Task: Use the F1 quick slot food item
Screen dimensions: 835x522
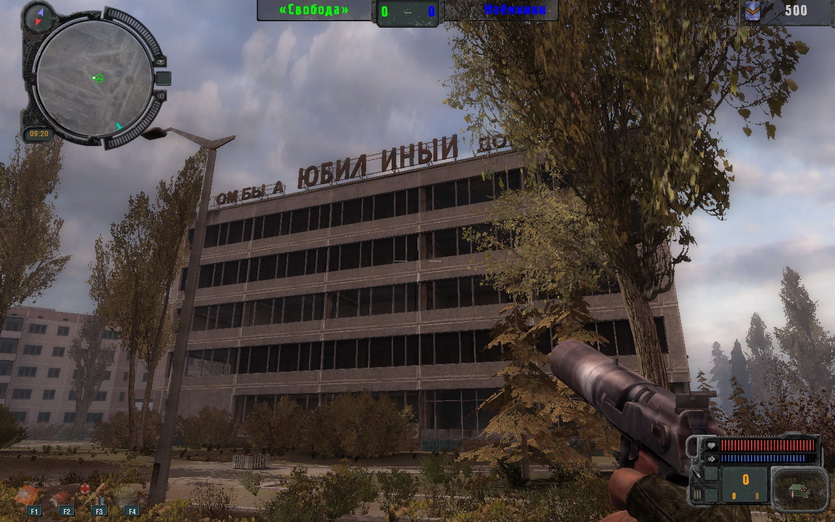Action: (28, 495)
